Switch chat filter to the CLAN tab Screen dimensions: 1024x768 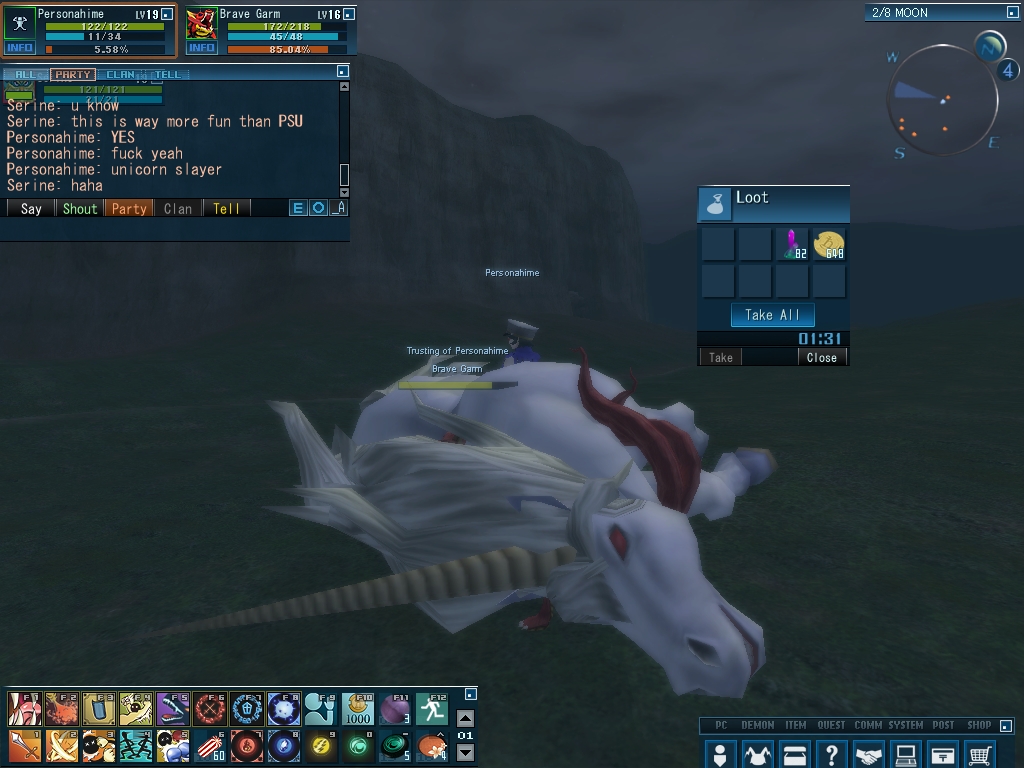(x=120, y=74)
